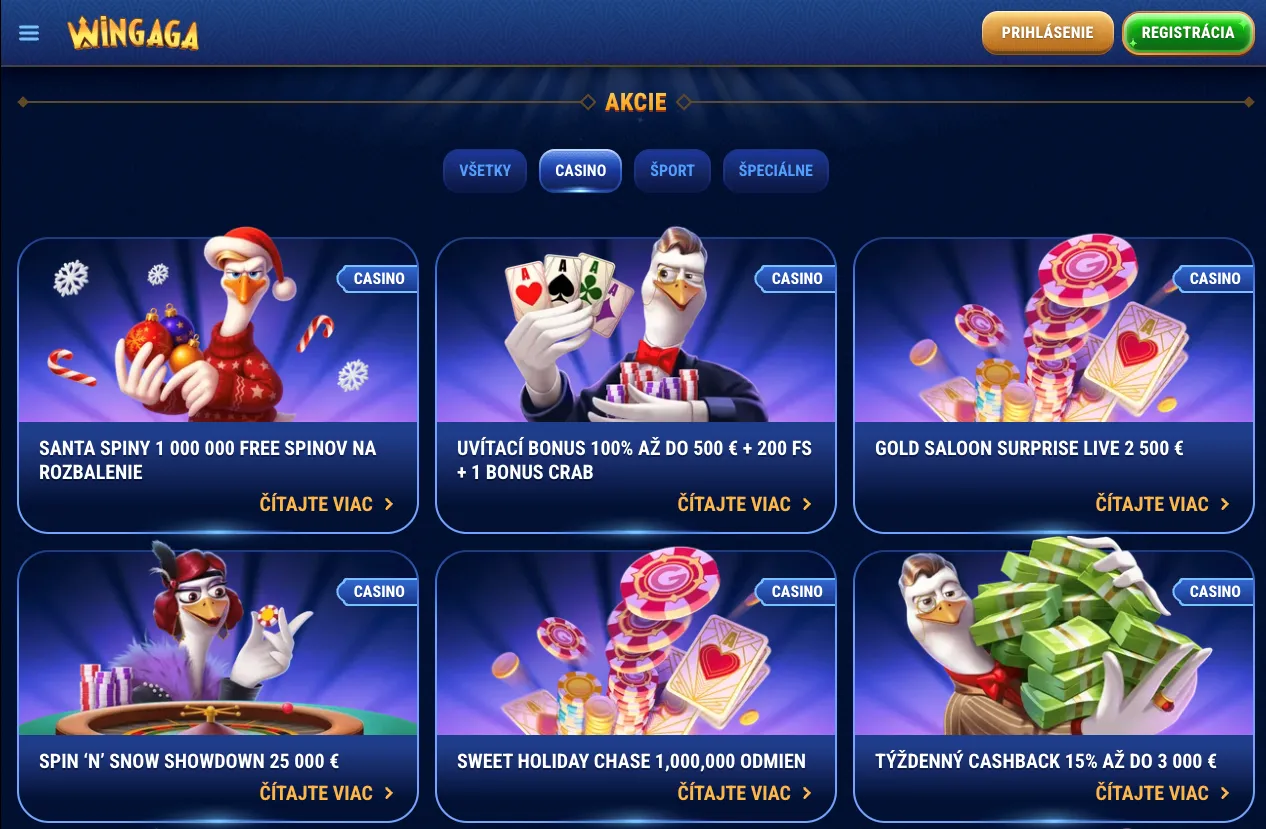Open Čítajte viac for Týždenný Cashback
Viewport: 1266px width, 829px height.
pyautogui.click(x=1162, y=793)
